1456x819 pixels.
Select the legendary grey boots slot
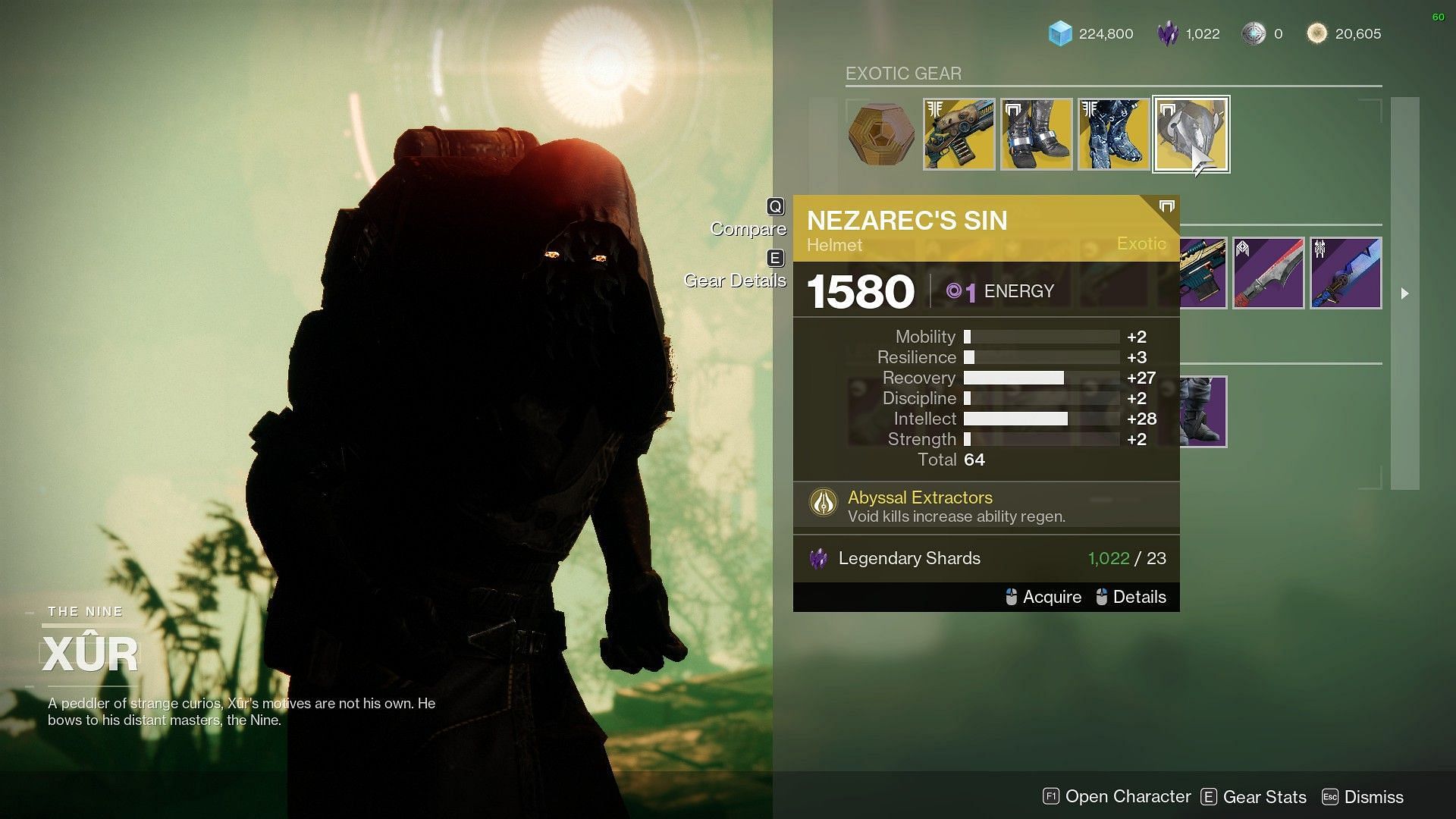click(x=1203, y=412)
